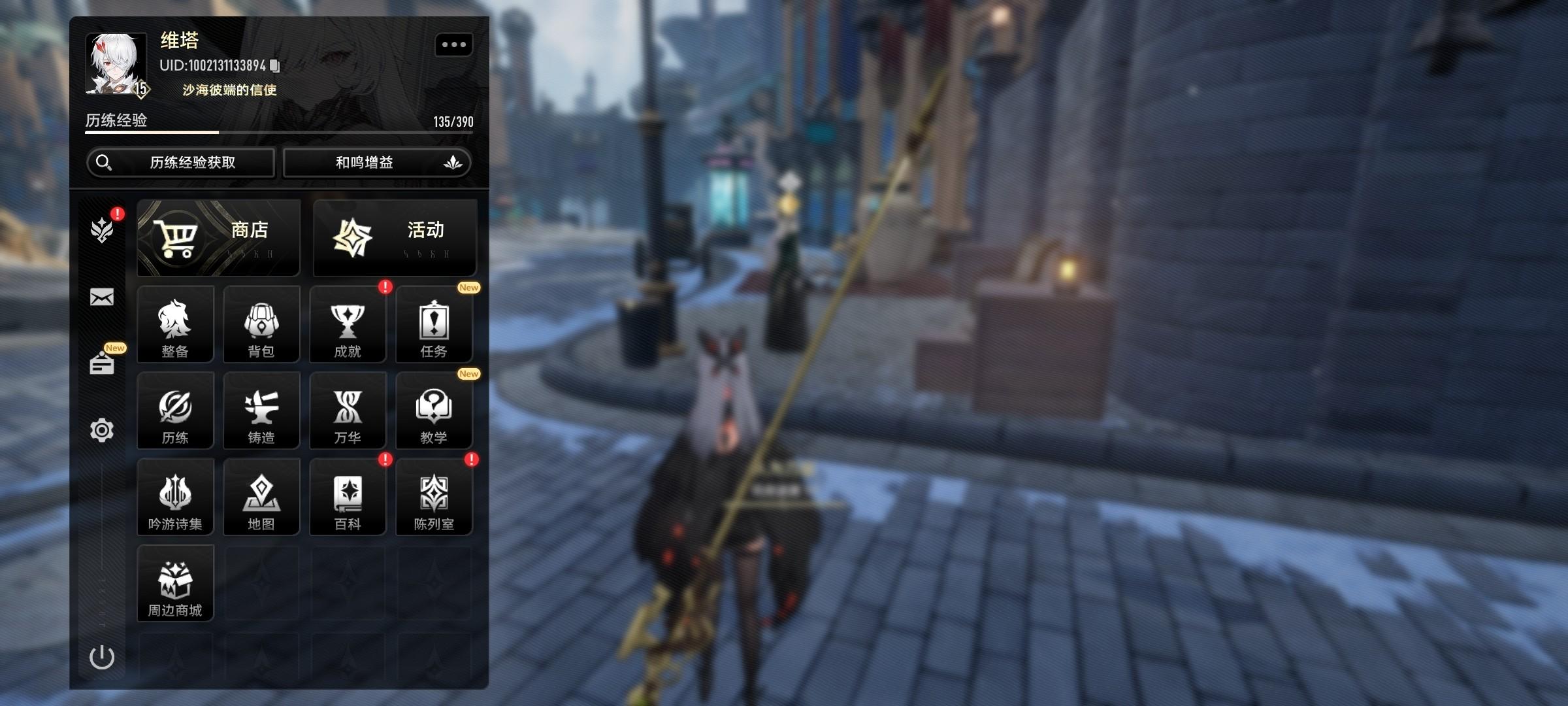Select the 万华 tile
This screenshot has height=706, width=1568.
click(348, 411)
